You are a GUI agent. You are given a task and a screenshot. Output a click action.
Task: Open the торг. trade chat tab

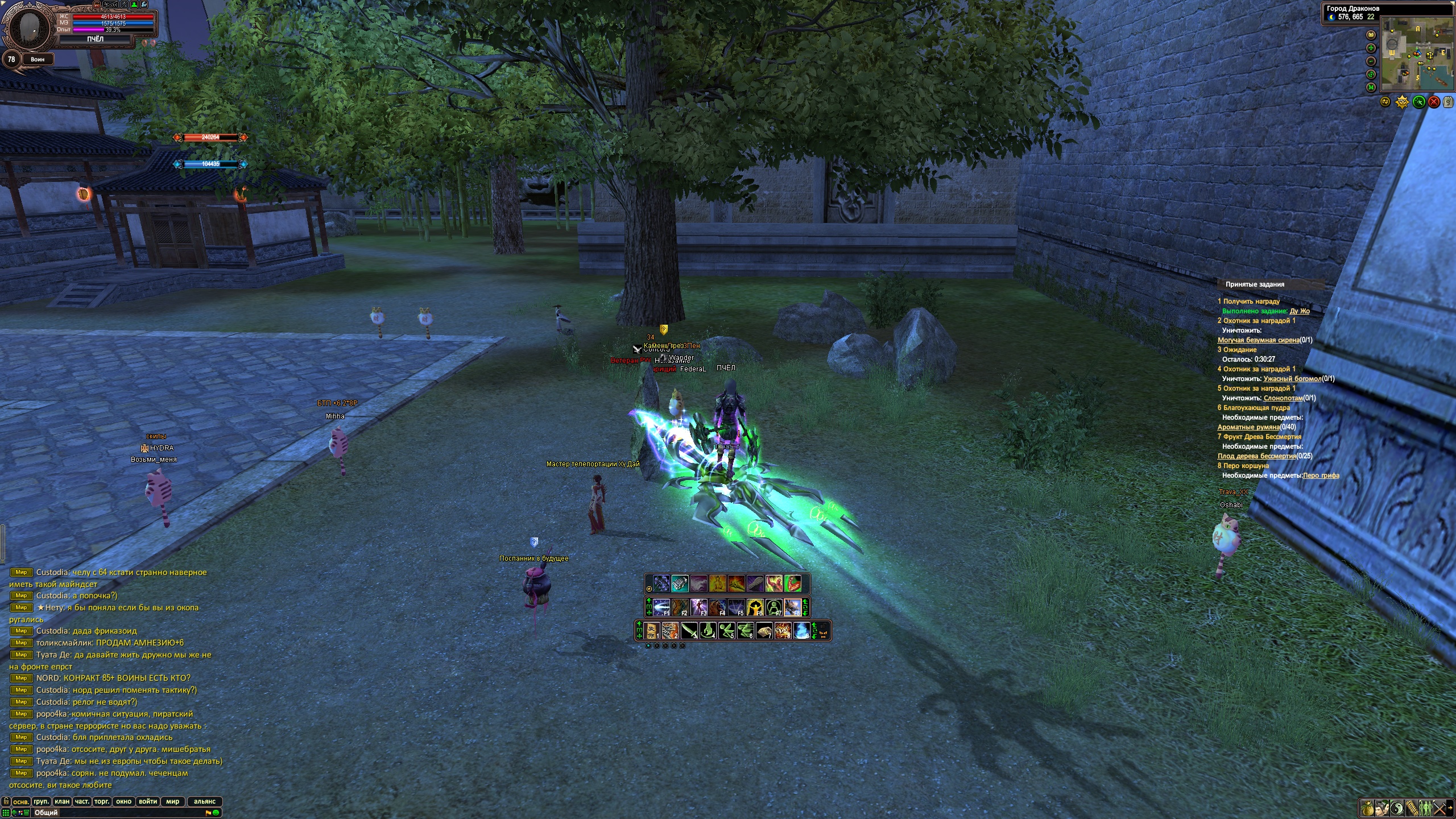pyautogui.click(x=102, y=801)
